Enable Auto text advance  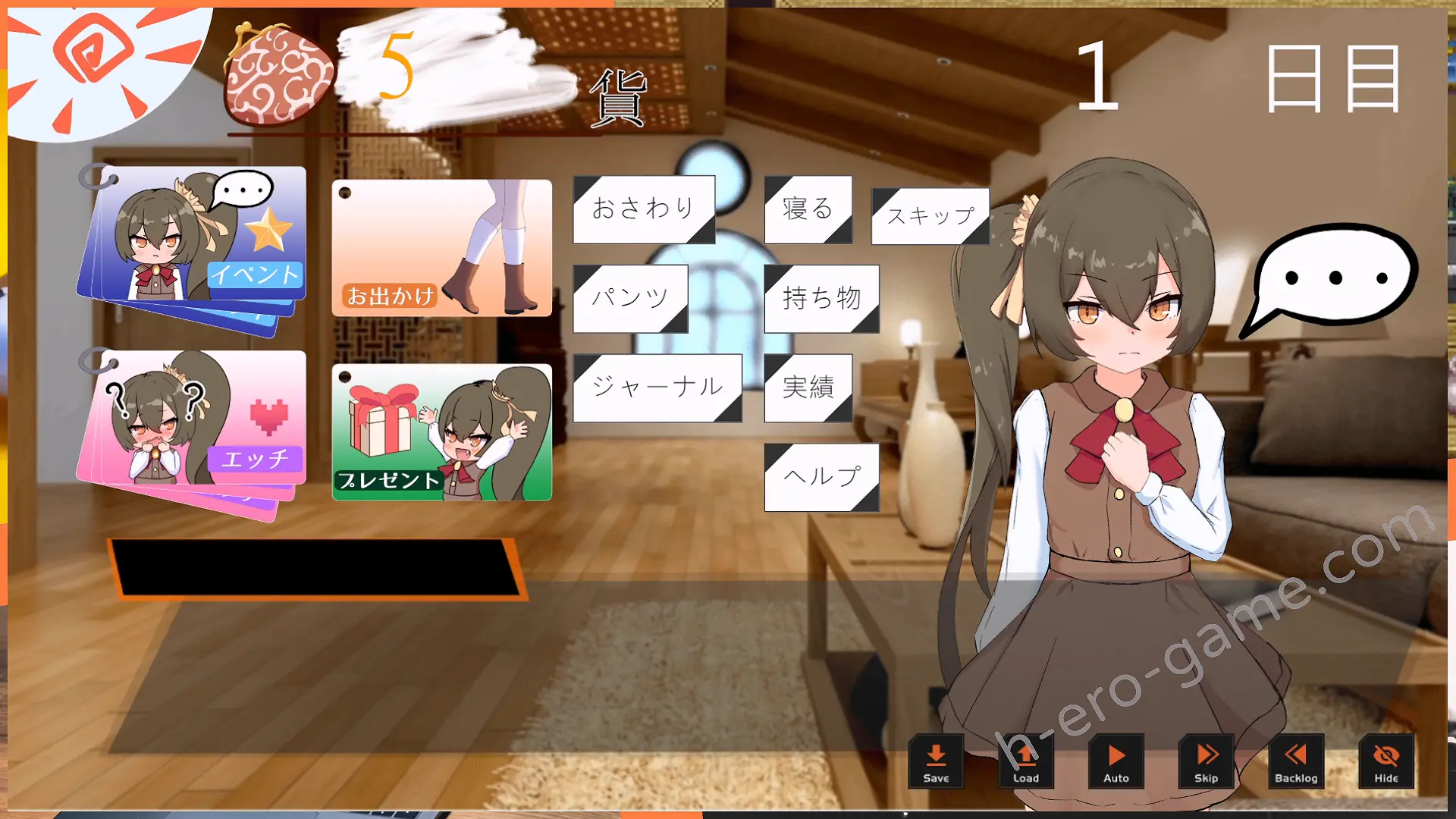(x=1116, y=761)
